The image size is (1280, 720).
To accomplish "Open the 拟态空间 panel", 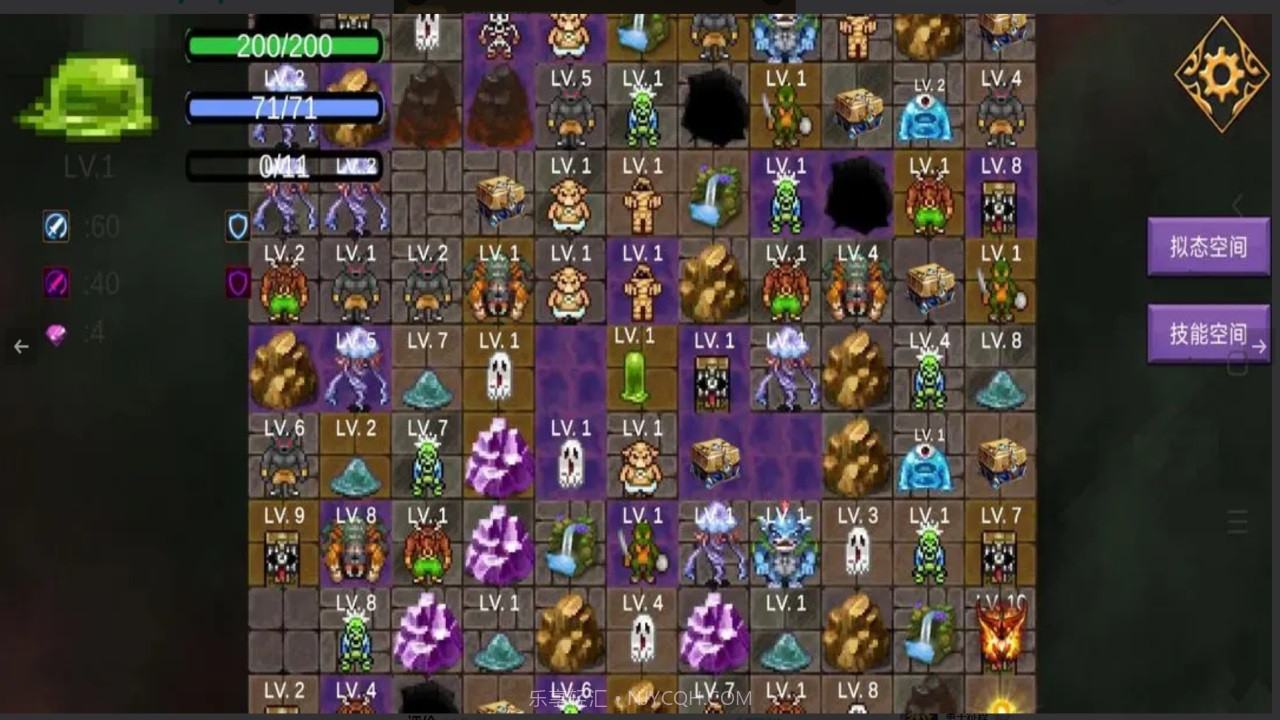I will point(1208,247).
